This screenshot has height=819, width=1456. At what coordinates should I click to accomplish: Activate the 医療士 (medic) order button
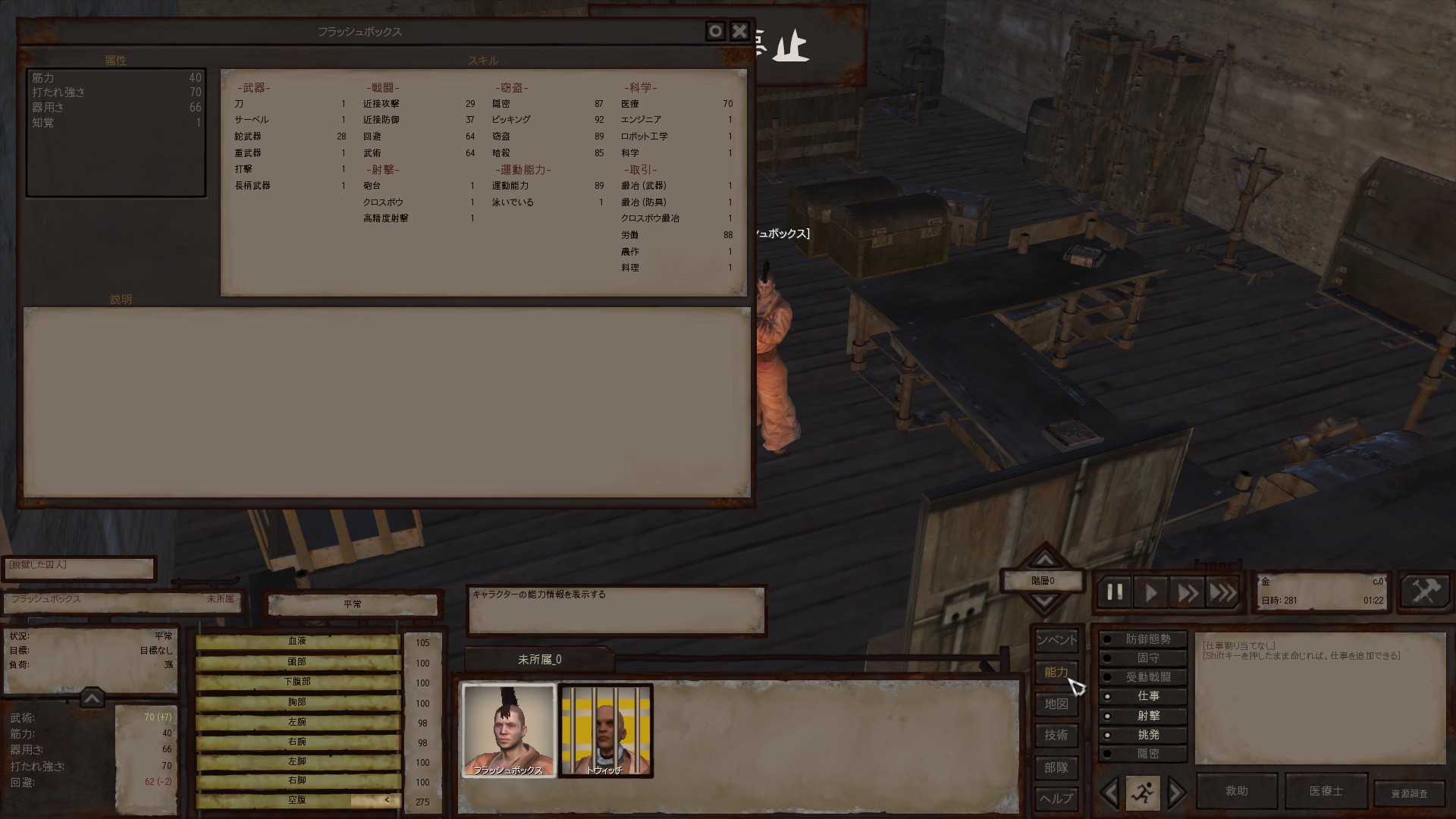(1326, 791)
